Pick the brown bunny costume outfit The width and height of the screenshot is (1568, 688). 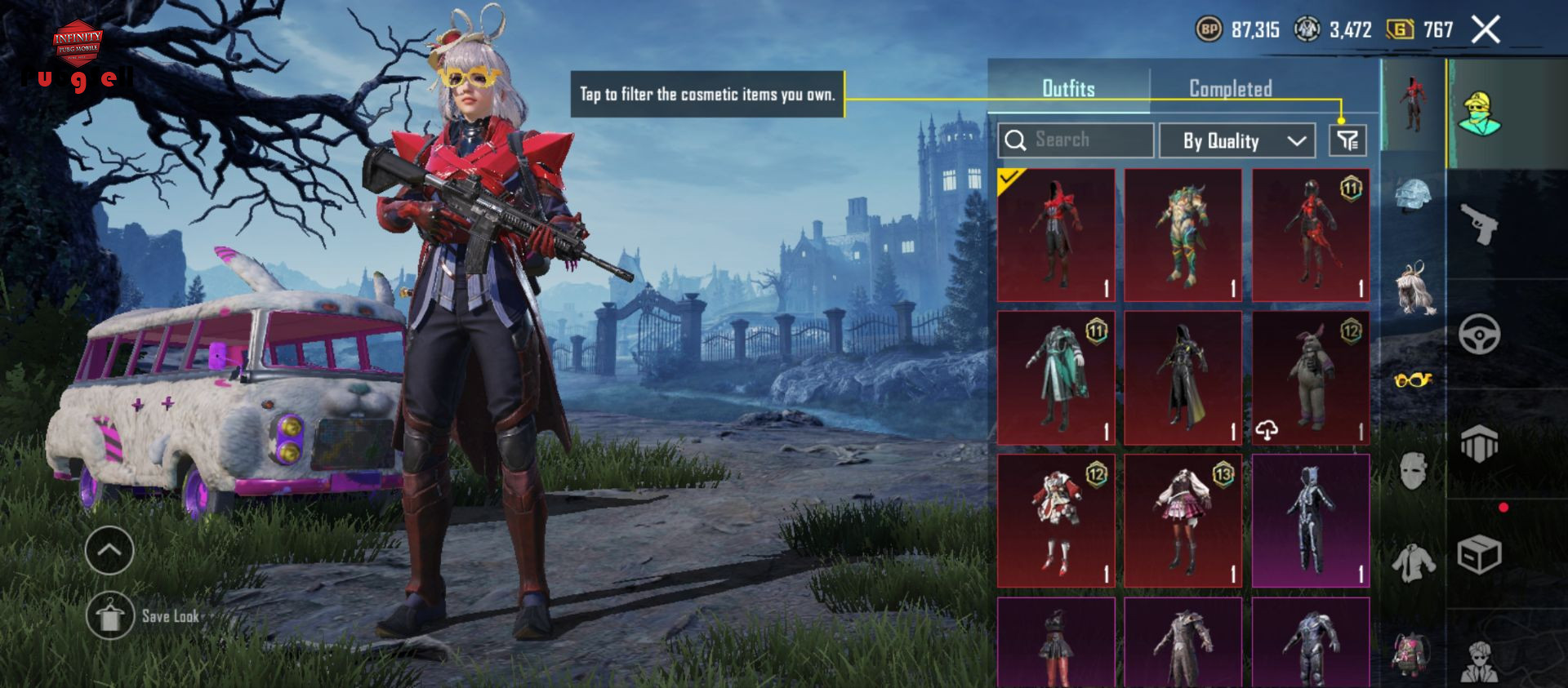click(x=1311, y=378)
